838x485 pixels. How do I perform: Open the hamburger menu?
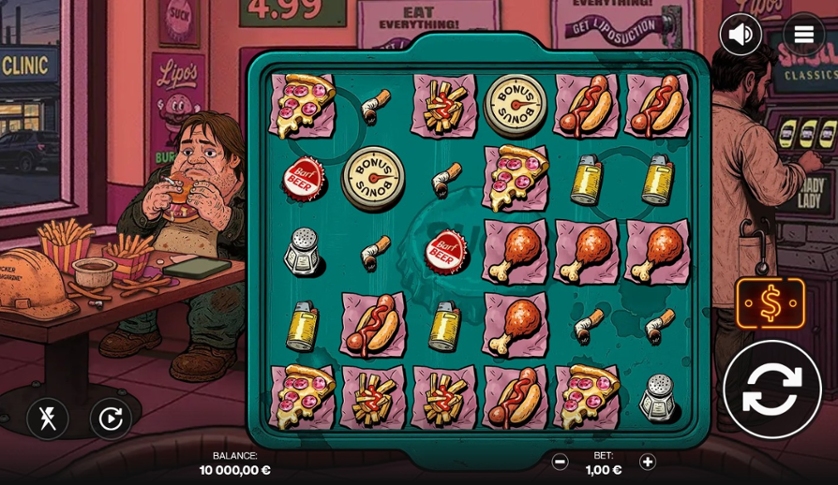(803, 35)
